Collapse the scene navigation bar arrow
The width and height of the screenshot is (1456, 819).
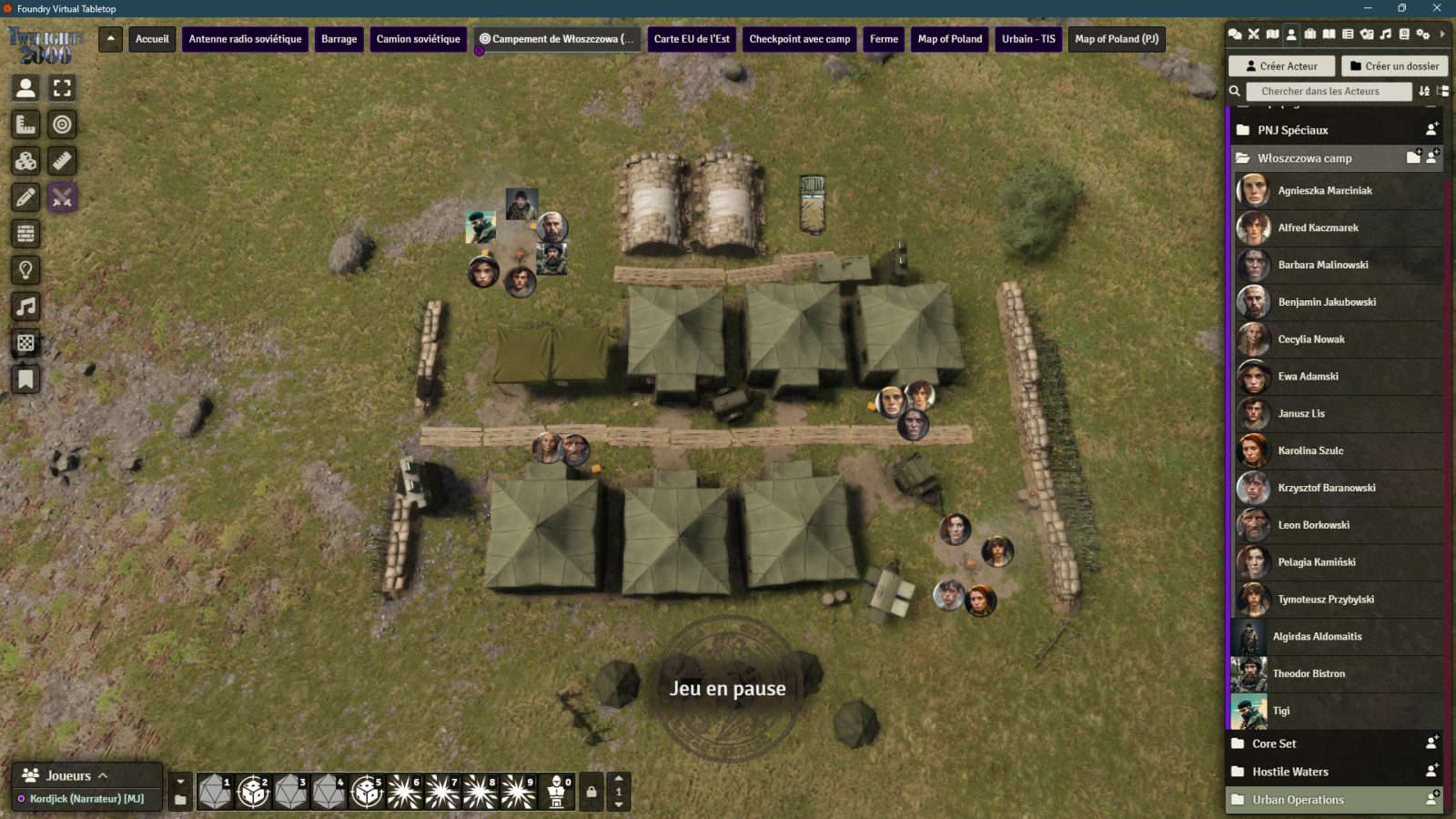110,39
